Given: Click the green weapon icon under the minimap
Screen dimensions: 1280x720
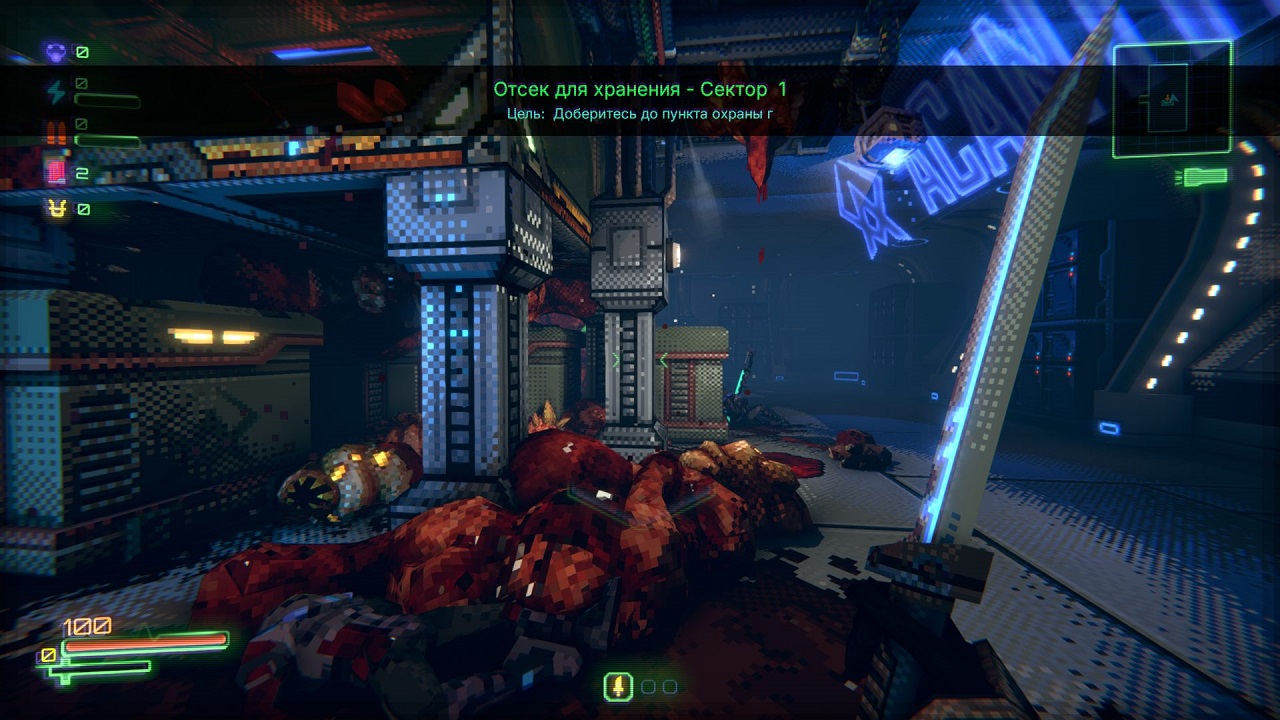Looking at the screenshot, I should (1203, 177).
